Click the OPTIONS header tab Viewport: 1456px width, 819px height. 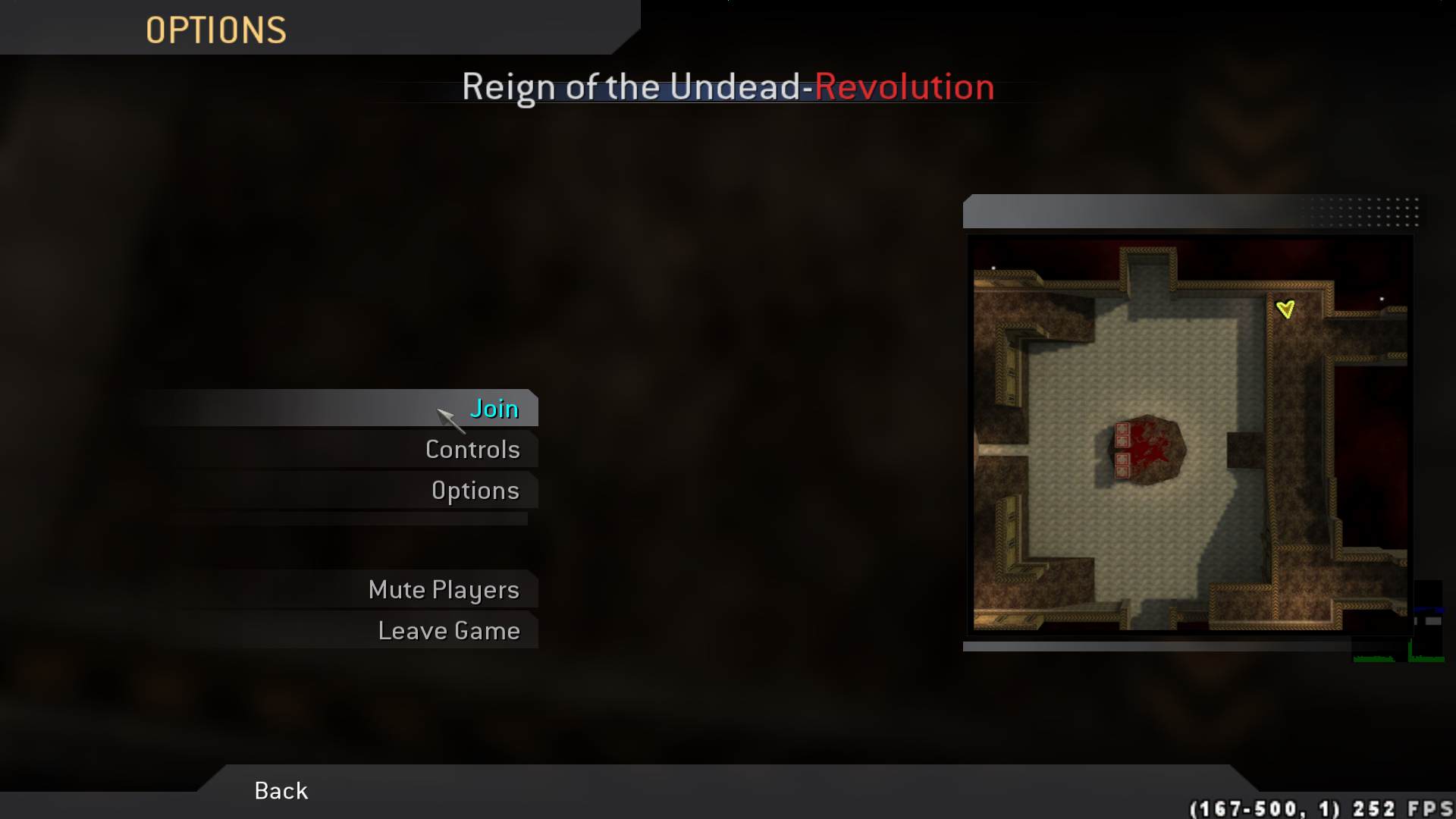click(217, 29)
